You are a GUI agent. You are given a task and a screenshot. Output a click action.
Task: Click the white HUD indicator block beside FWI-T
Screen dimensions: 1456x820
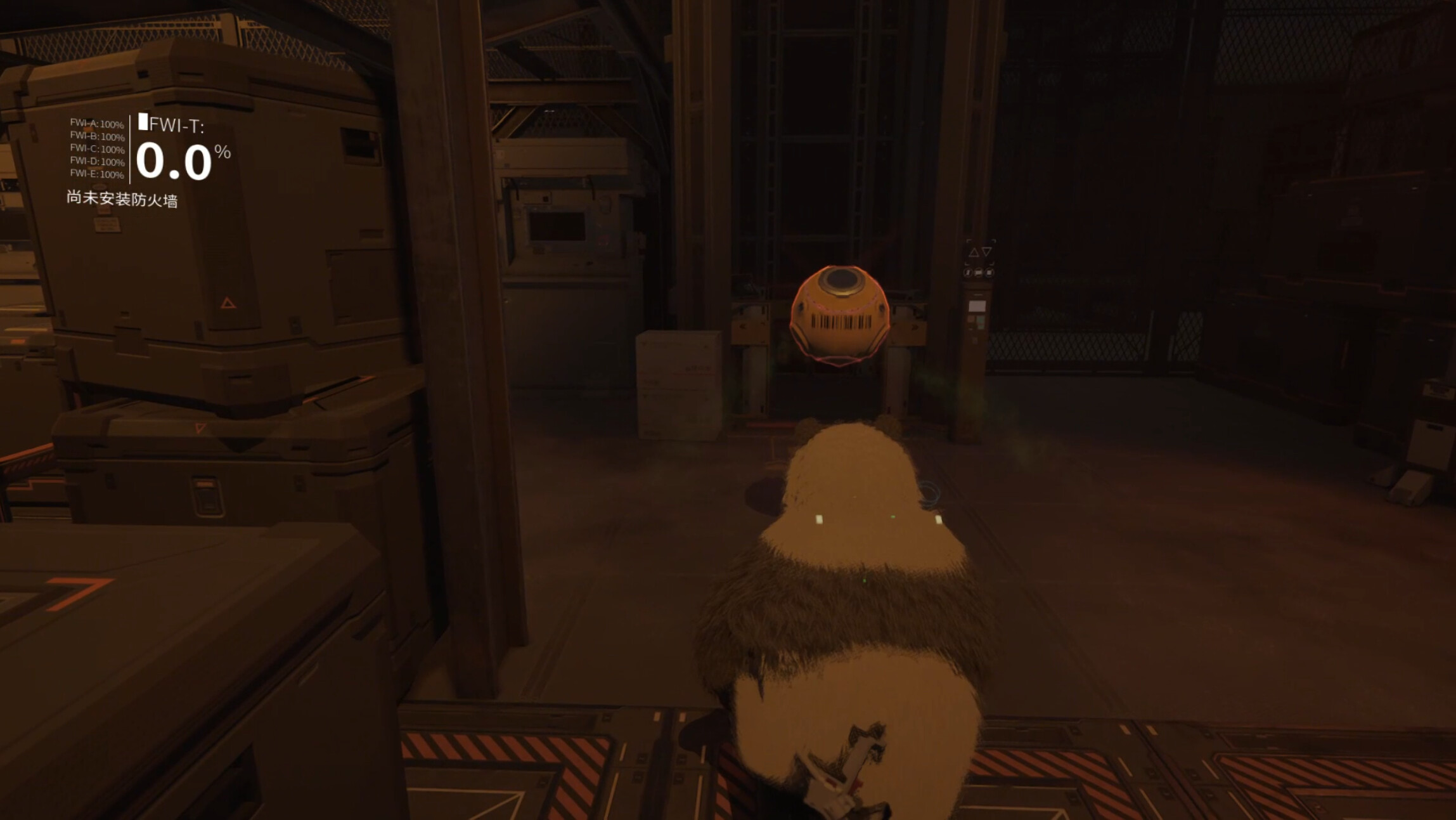143,122
